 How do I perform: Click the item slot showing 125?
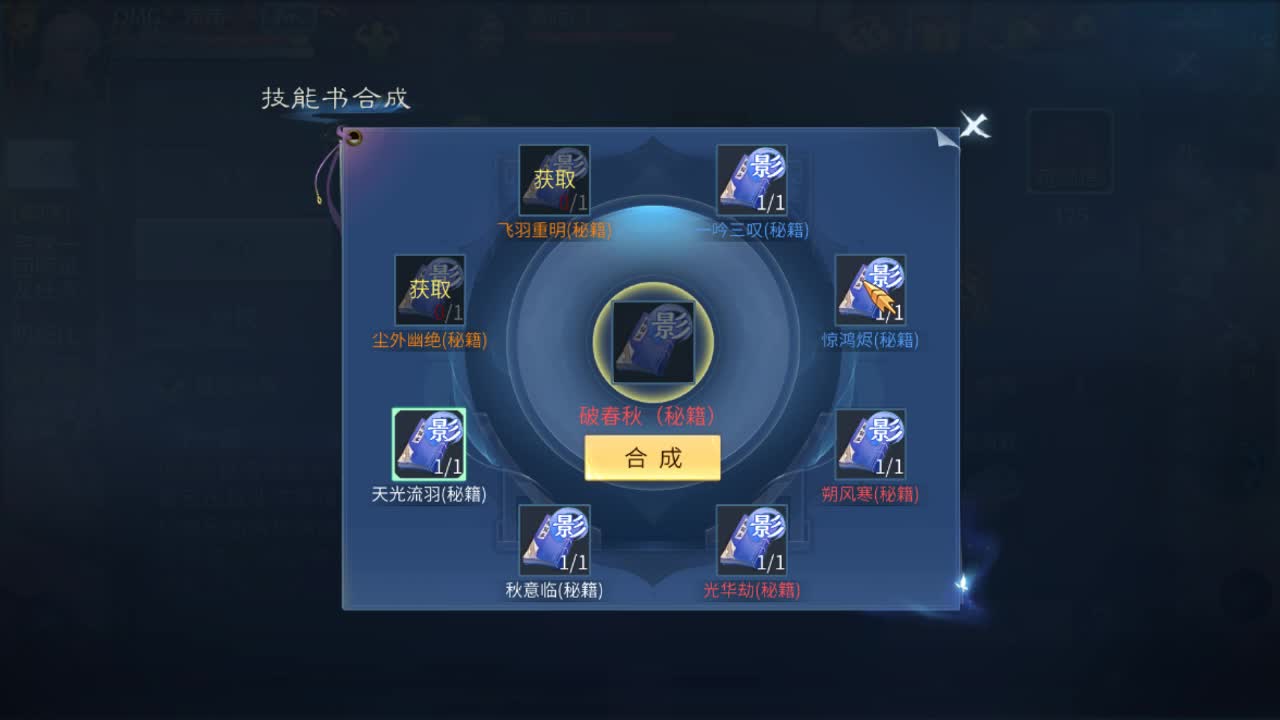[x=1066, y=150]
